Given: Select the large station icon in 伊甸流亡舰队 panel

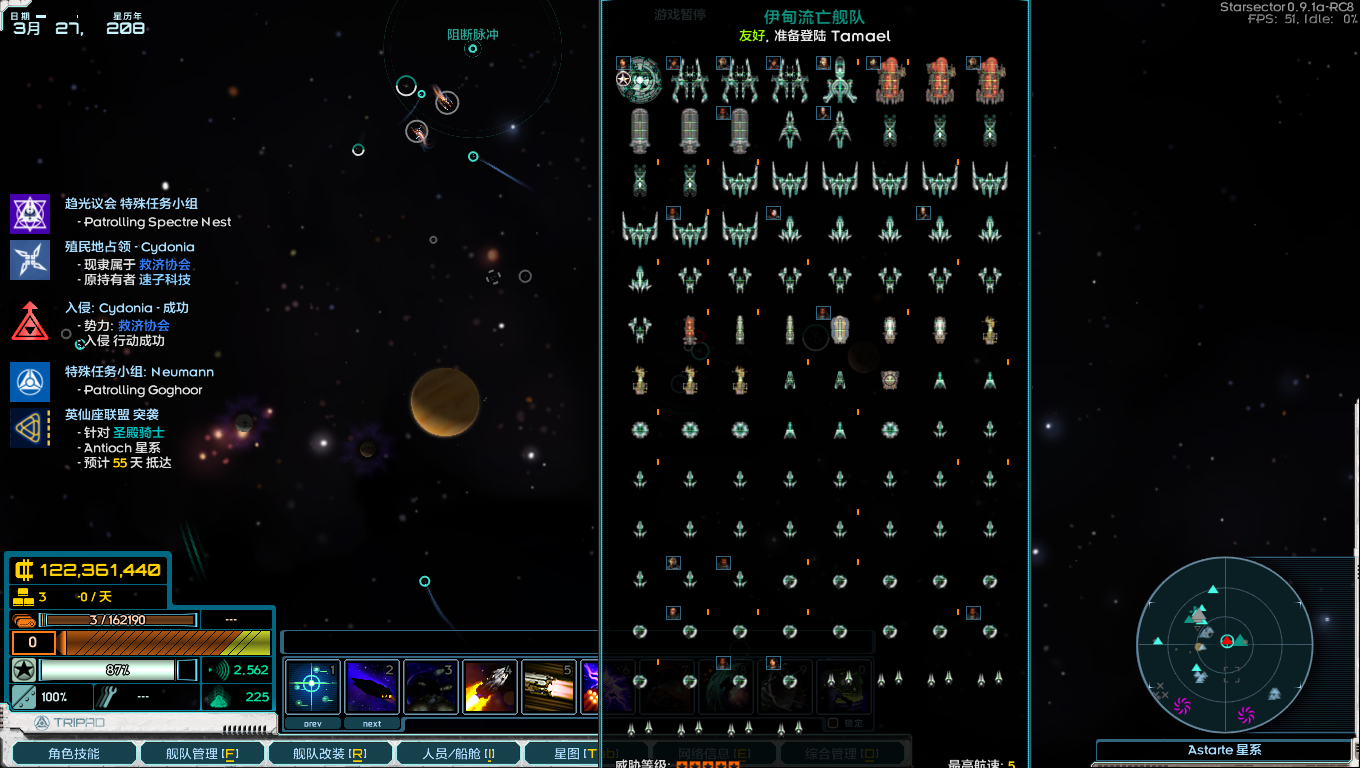Looking at the screenshot, I should [x=638, y=80].
